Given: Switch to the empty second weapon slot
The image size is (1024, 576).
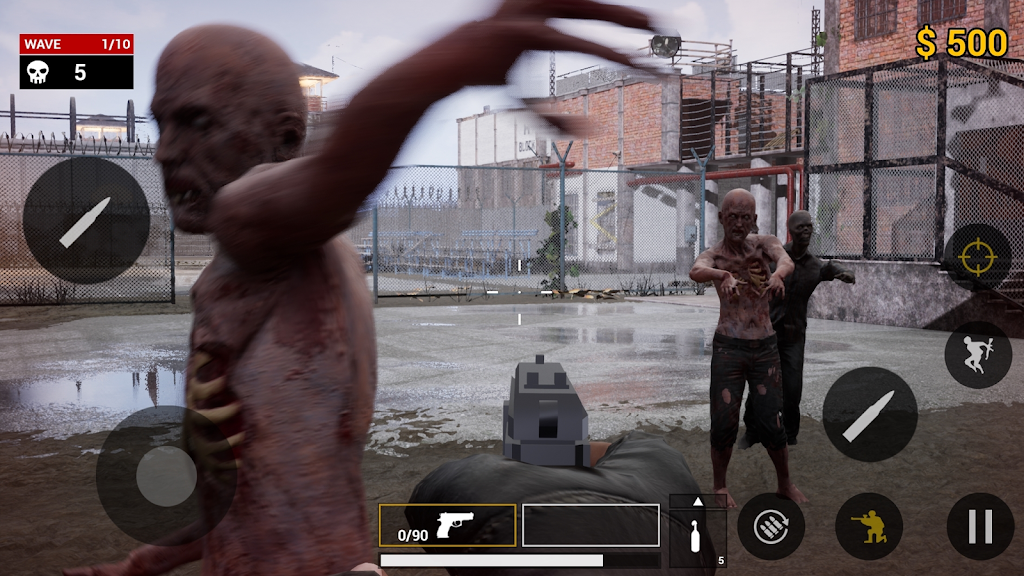Looking at the screenshot, I should (590, 525).
